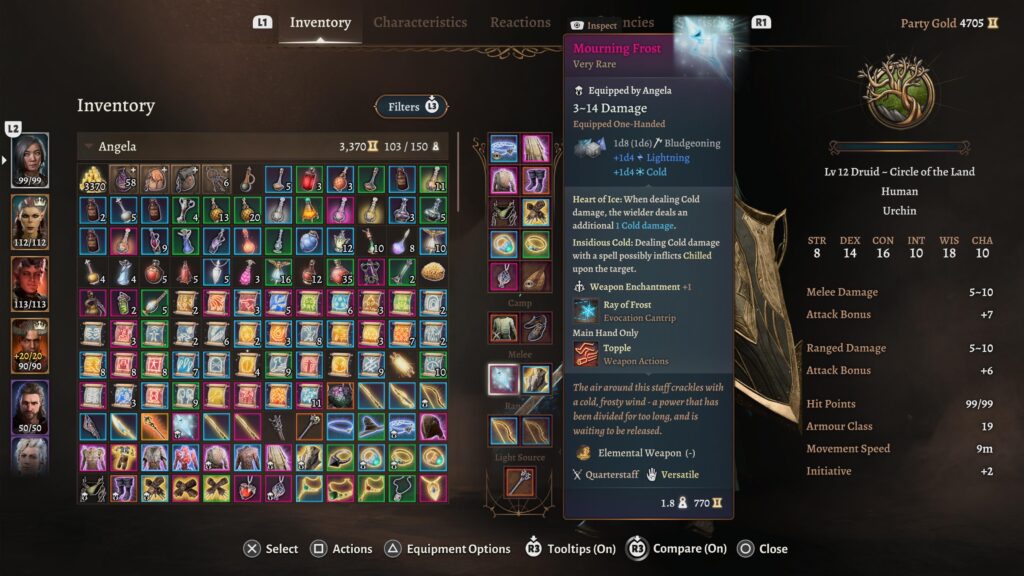
Task: Open the inventory Filters button
Action: tap(411, 106)
